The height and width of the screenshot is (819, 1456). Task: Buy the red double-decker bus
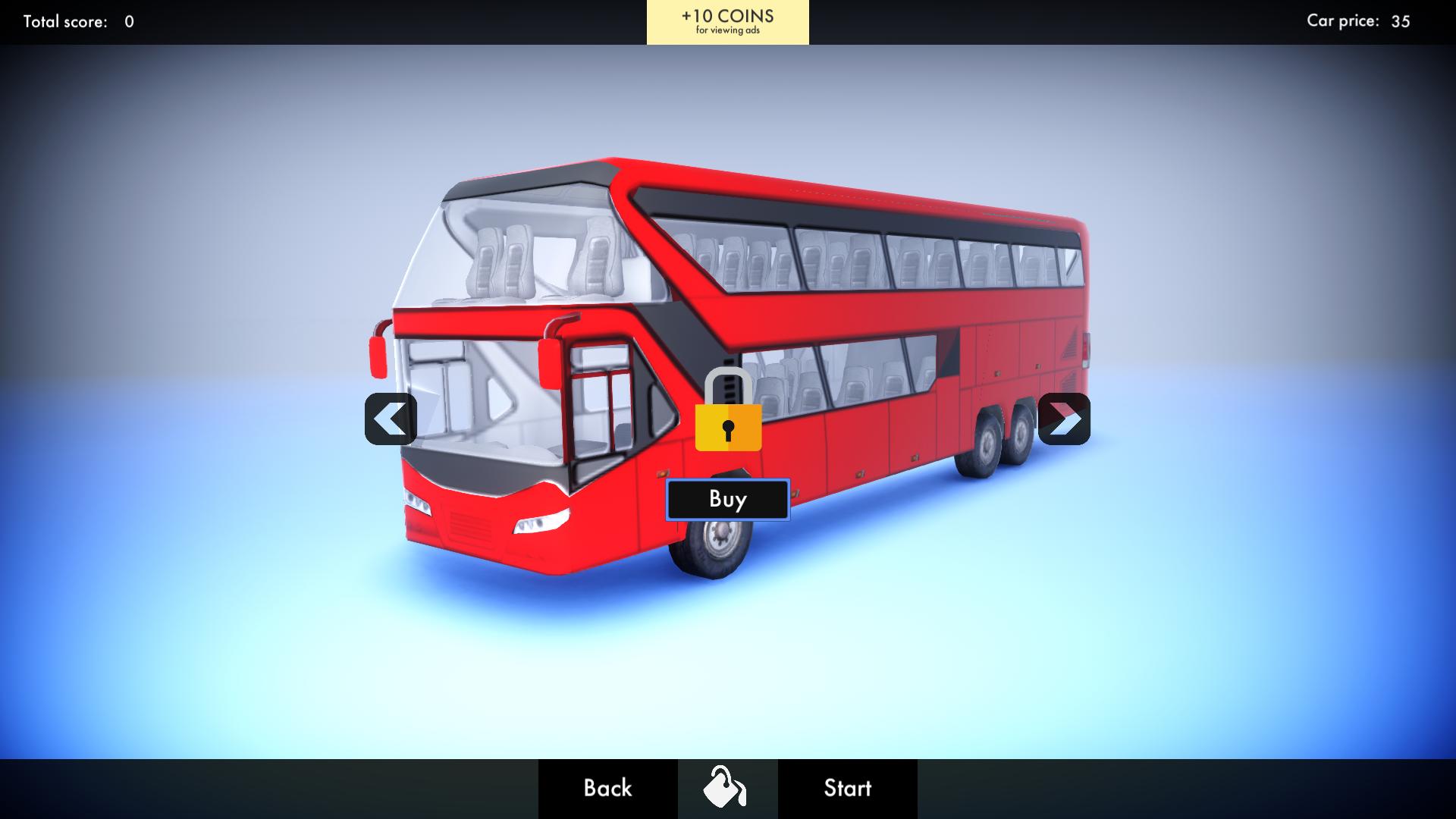pyautogui.click(x=727, y=498)
